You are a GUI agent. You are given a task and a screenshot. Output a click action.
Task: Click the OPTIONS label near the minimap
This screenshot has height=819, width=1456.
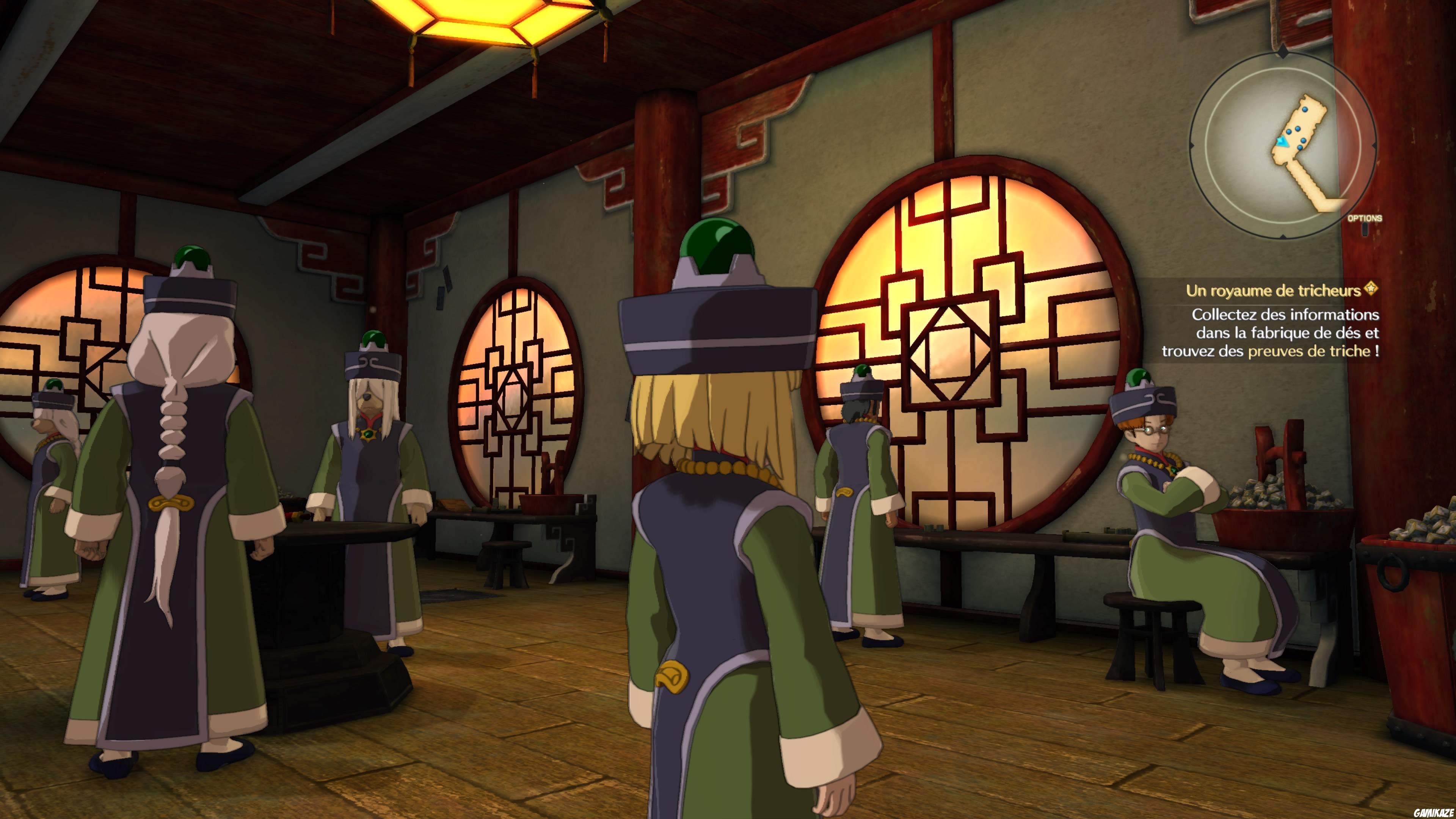coord(1365,218)
